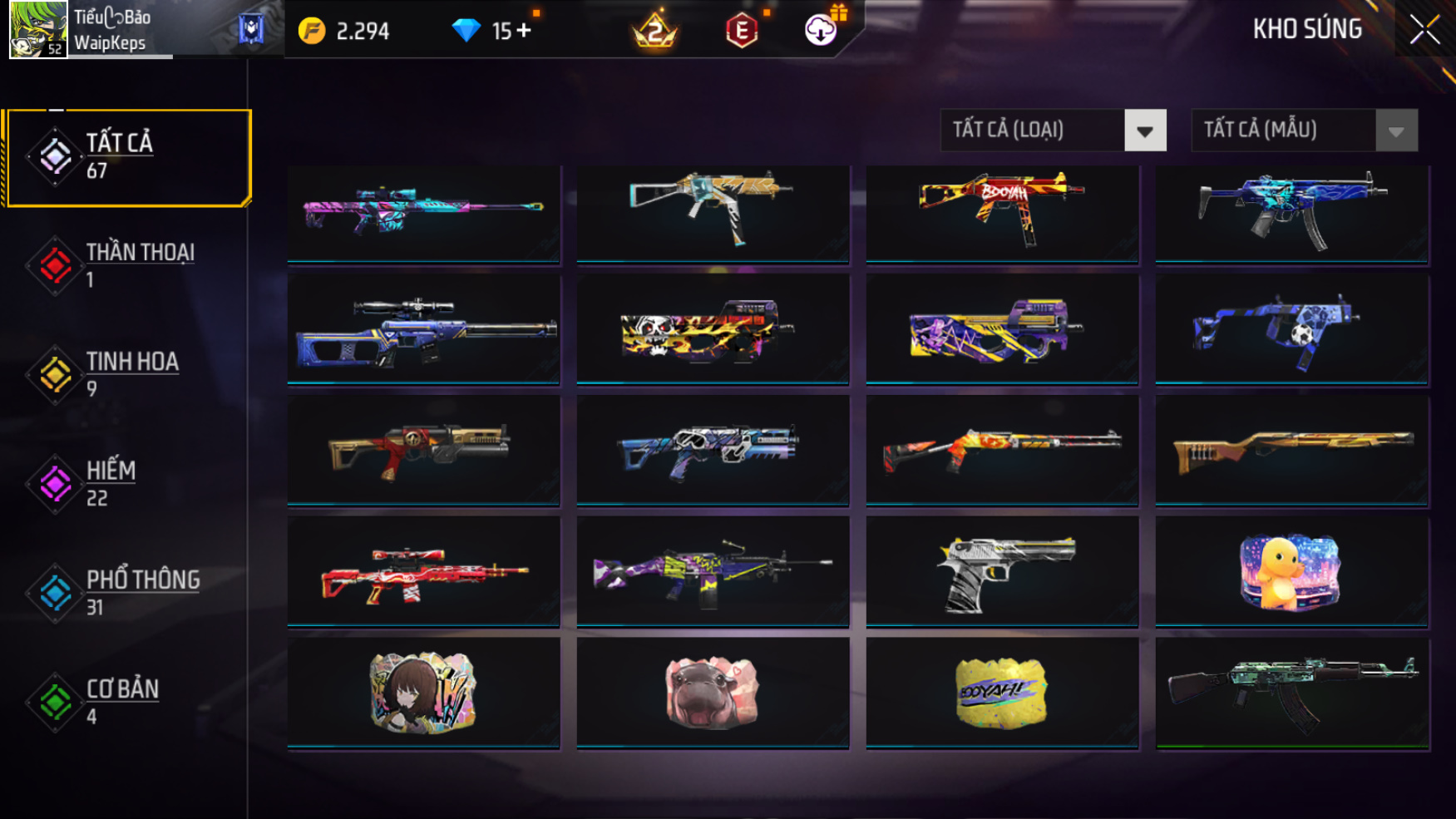Viewport: 1456px width, 819px height.
Task: Pick the skull-pattern P90 skin
Action: pos(713,330)
